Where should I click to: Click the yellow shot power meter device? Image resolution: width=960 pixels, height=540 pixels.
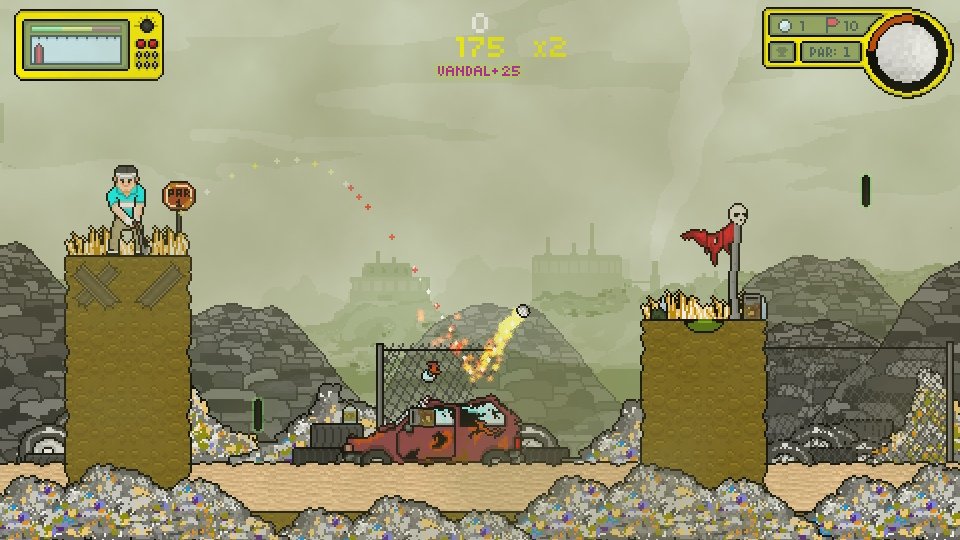pyautogui.click(x=89, y=44)
